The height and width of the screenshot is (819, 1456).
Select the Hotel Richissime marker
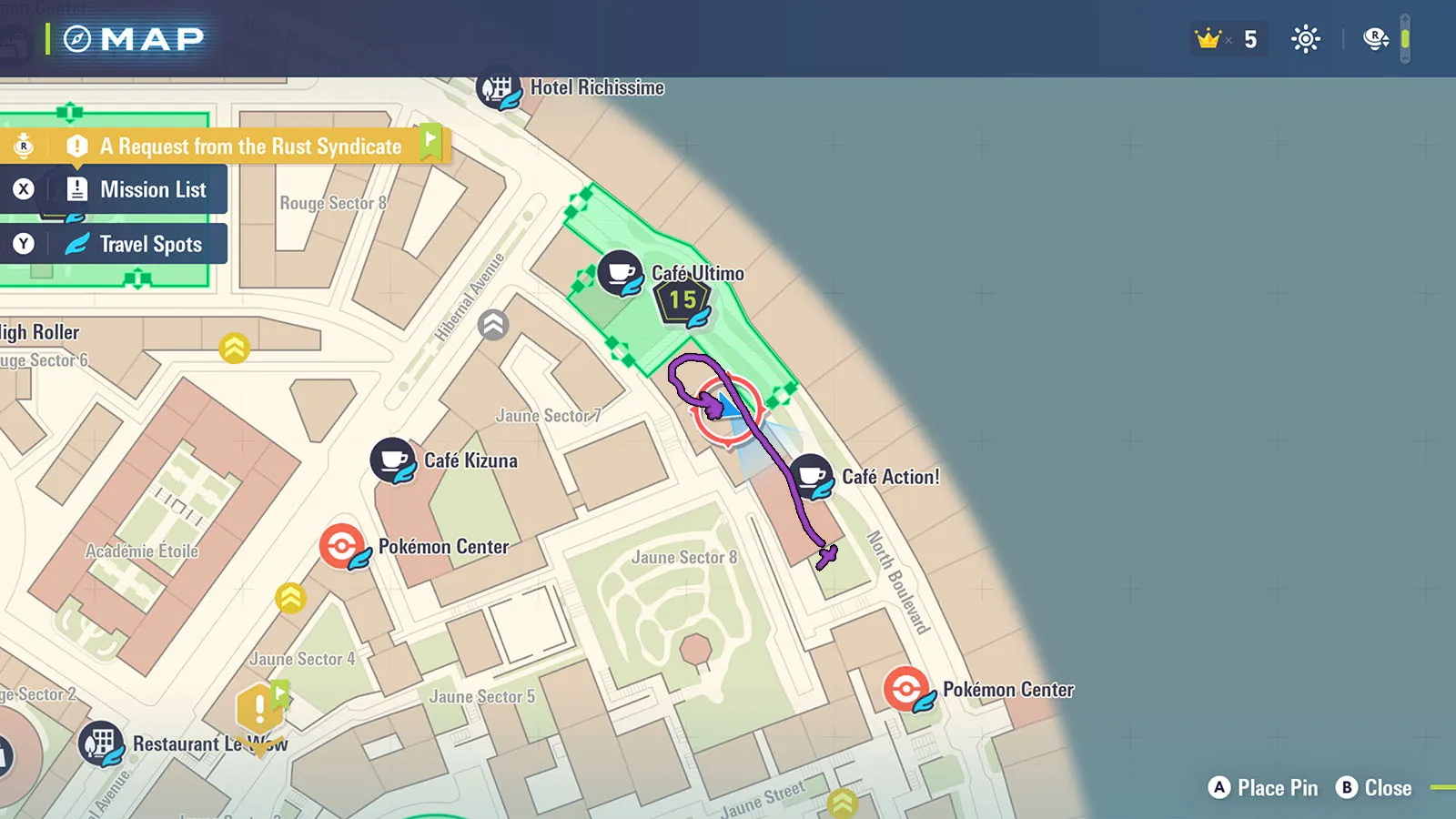click(x=499, y=88)
